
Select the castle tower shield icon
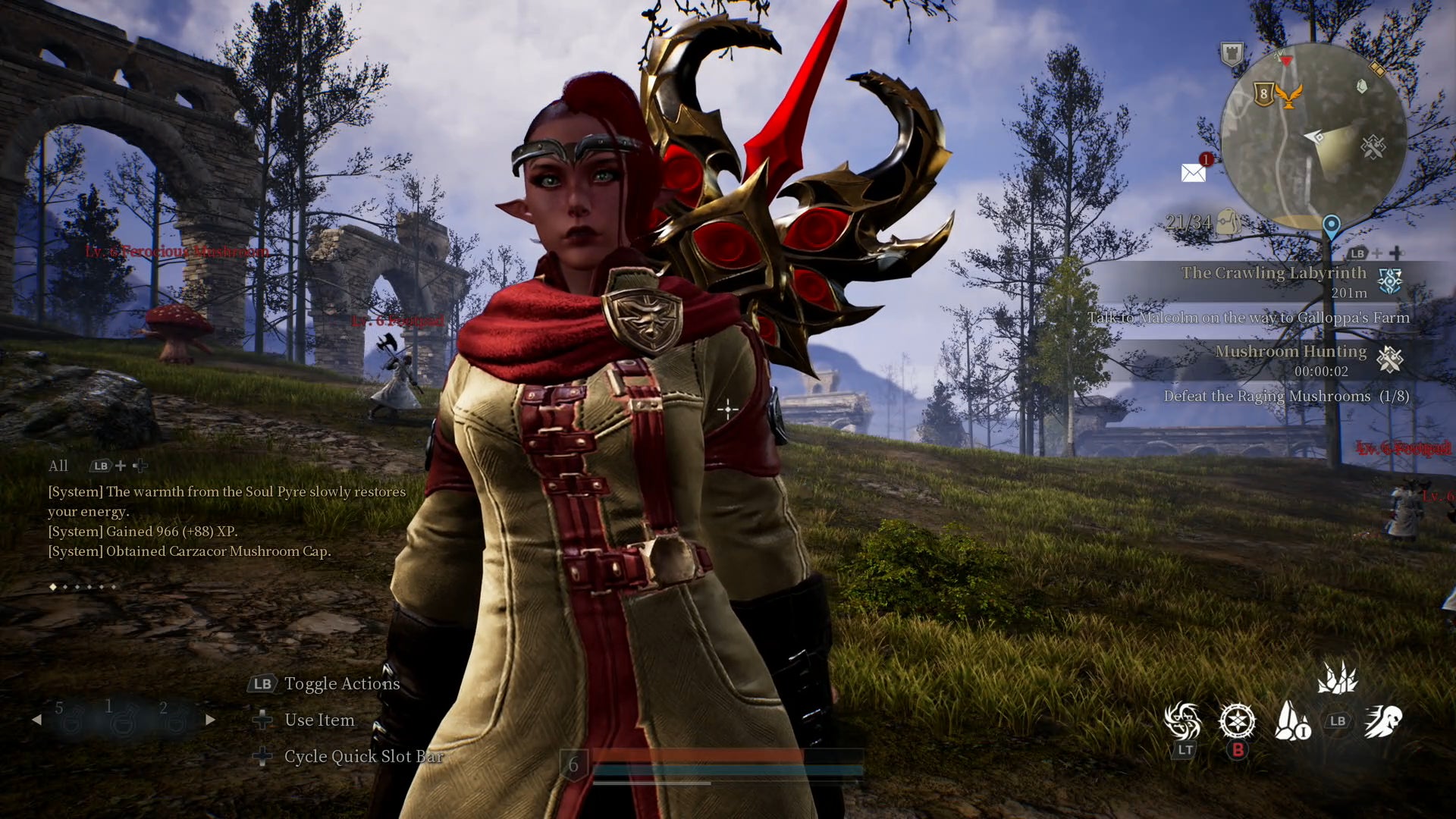1232,54
